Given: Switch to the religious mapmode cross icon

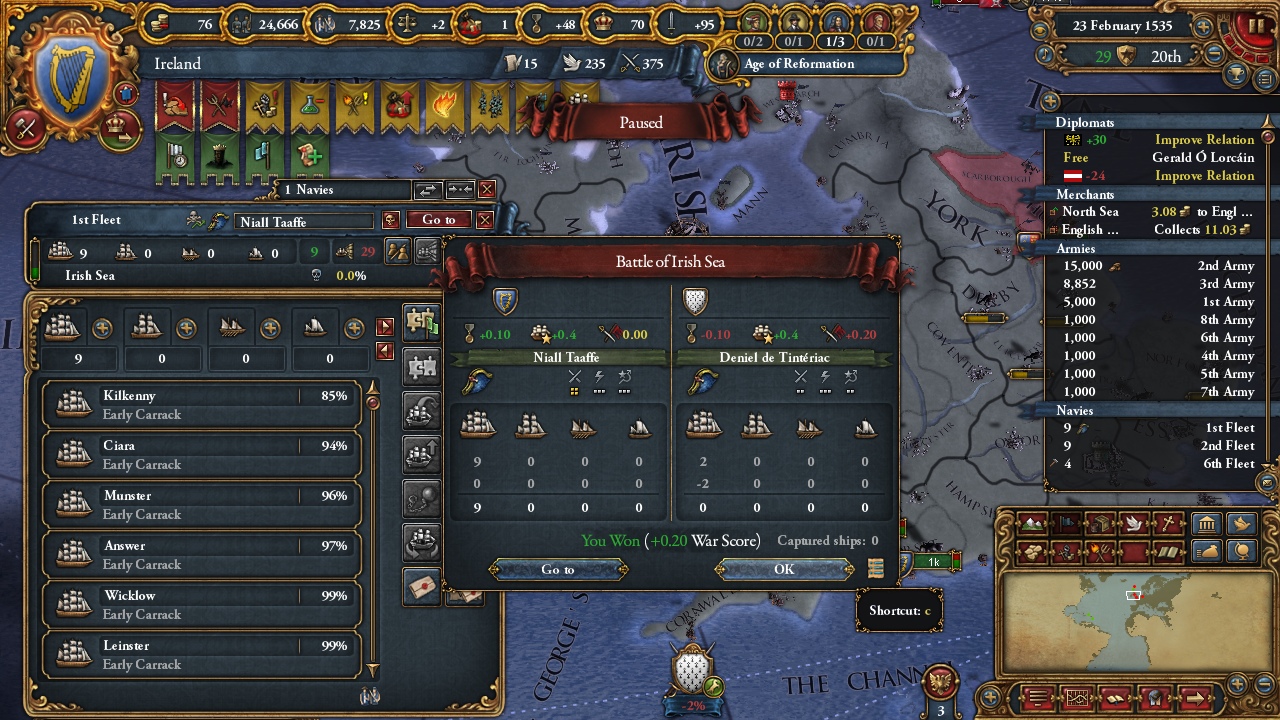Looking at the screenshot, I should (1168, 523).
